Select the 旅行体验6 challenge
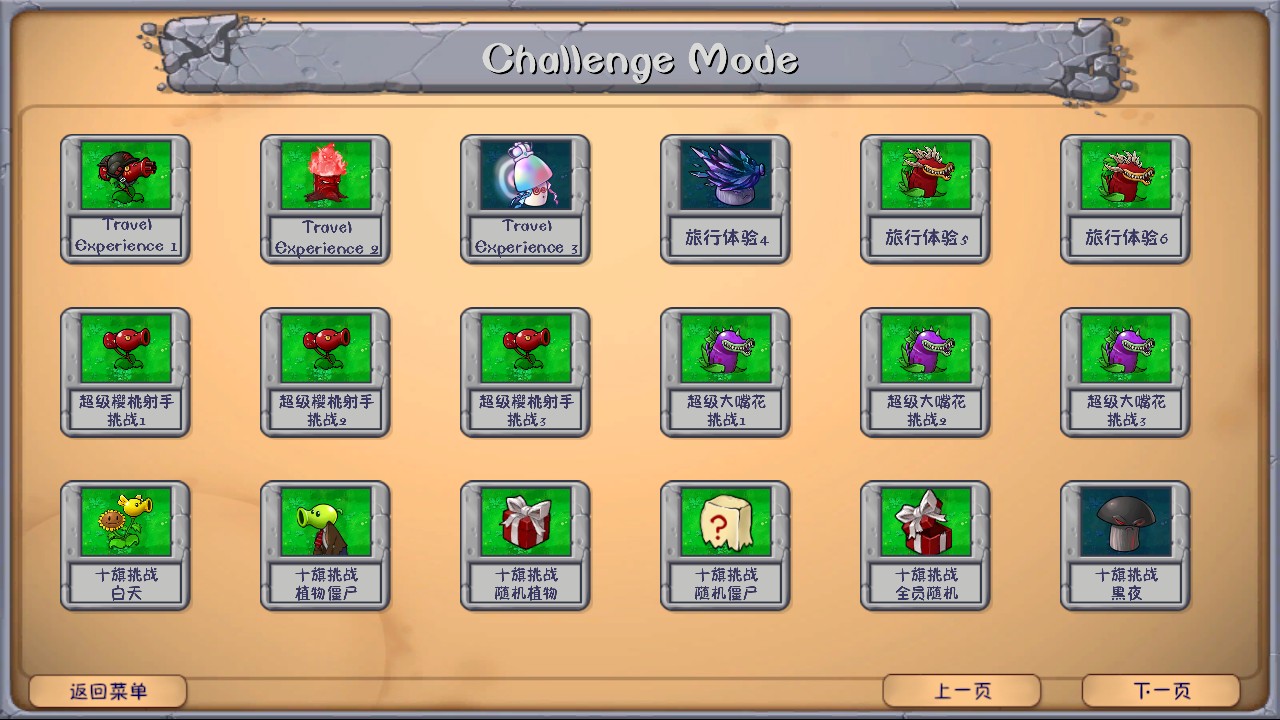Viewport: 1280px width, 720px height. pyautogui.click(x=1125, y=197)
